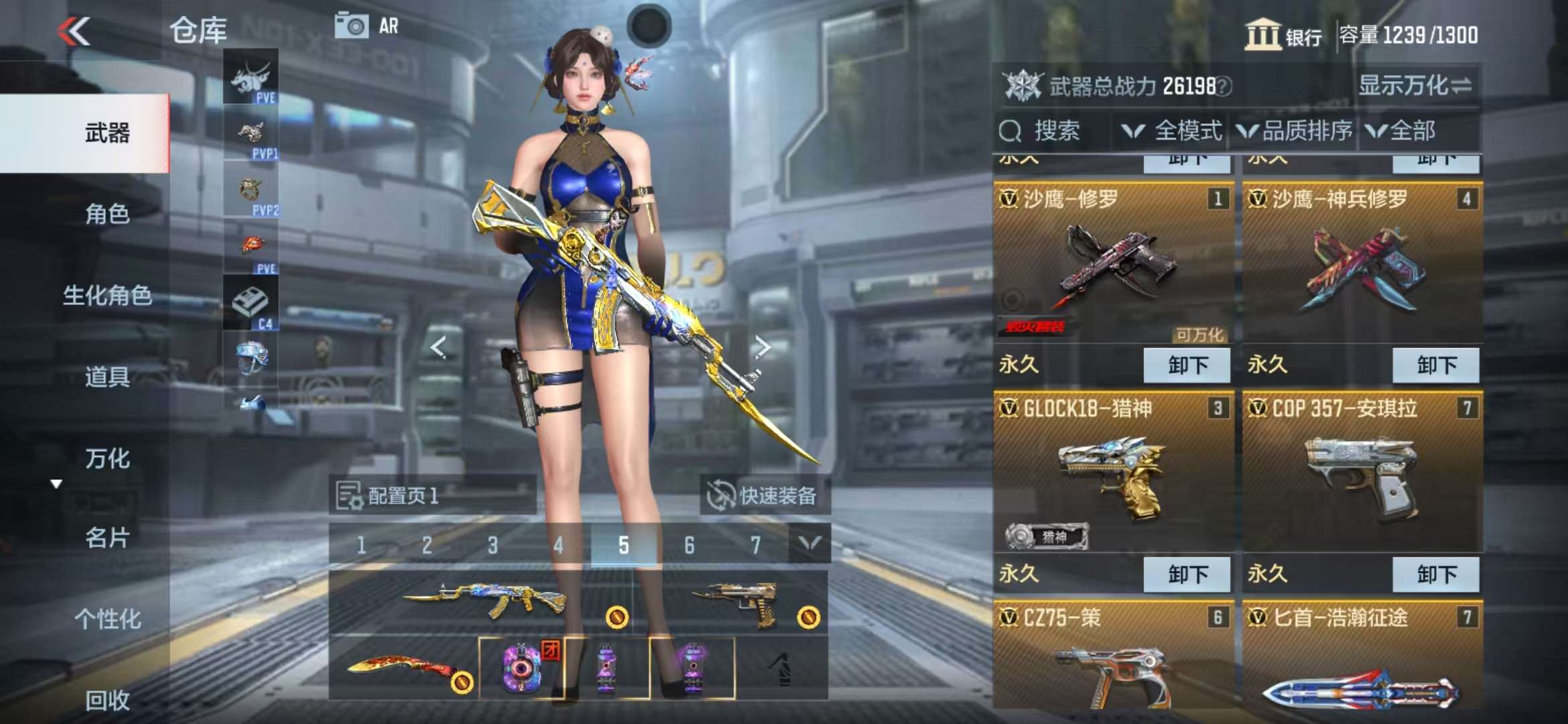
Task: Choose the 匕首-浩瀚征途 knife card
Action: pyautogui.click(x=1362, y=664)
